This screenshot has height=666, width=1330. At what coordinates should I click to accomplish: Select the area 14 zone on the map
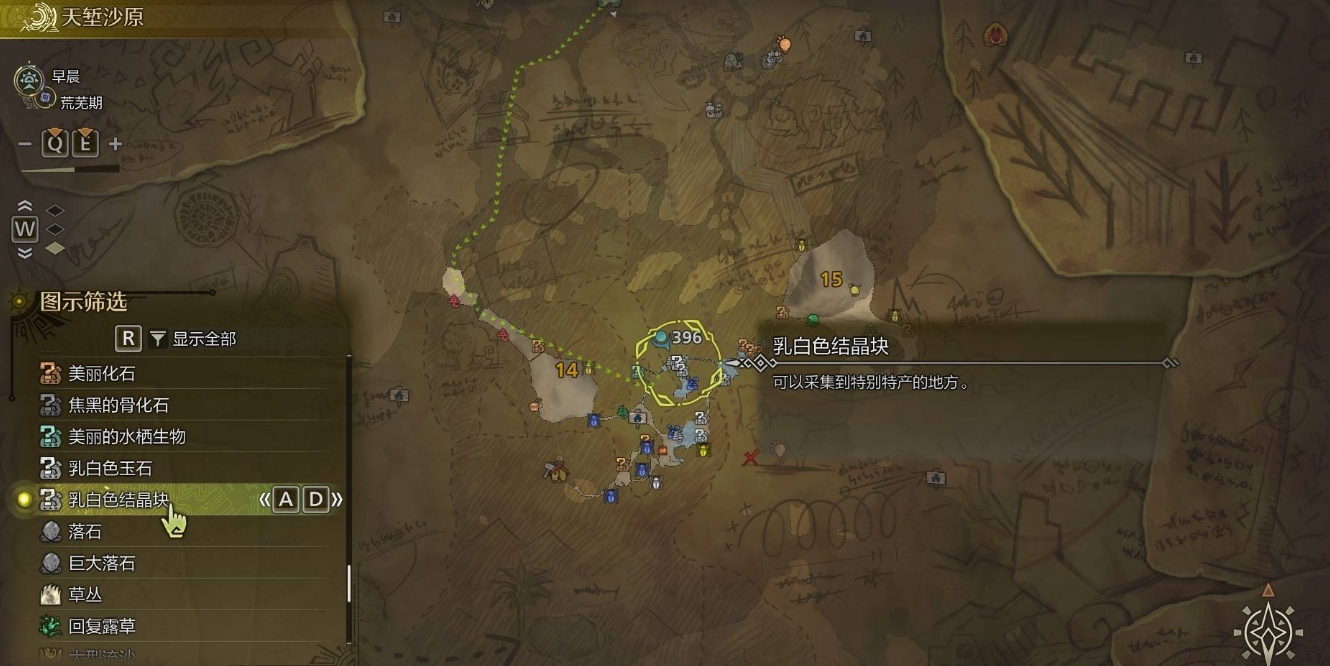click(566, 370)
